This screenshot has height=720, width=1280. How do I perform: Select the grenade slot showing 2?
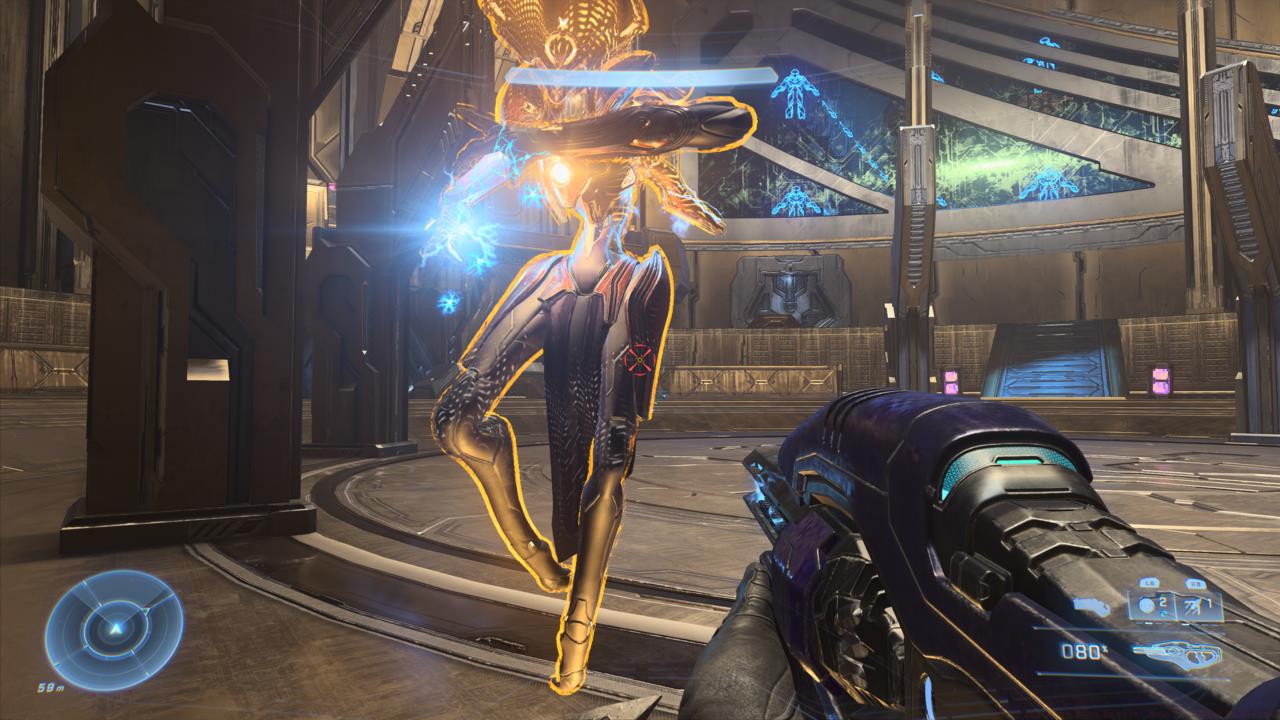tap(1154, 603)
